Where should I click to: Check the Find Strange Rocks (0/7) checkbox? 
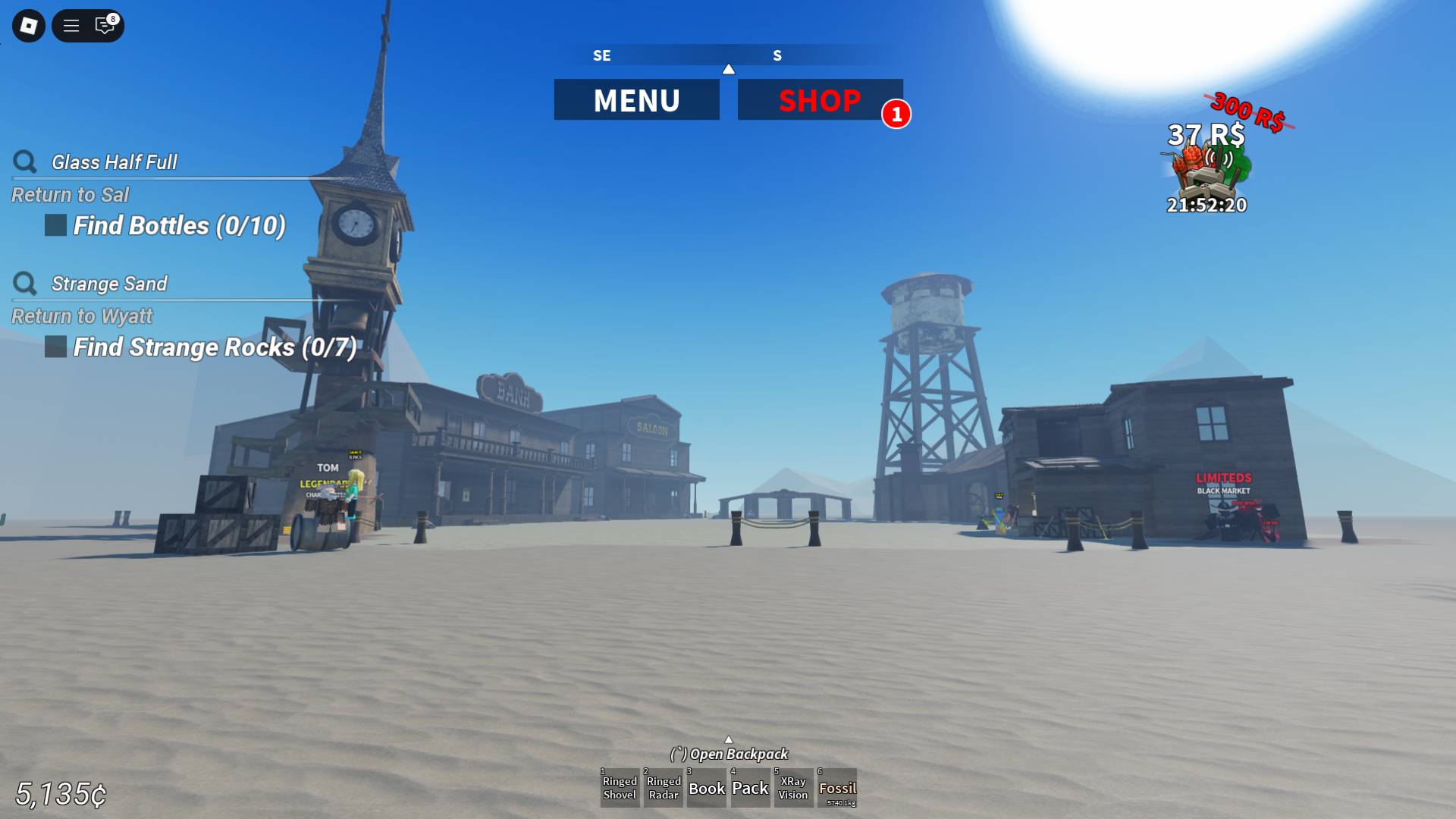55,347
